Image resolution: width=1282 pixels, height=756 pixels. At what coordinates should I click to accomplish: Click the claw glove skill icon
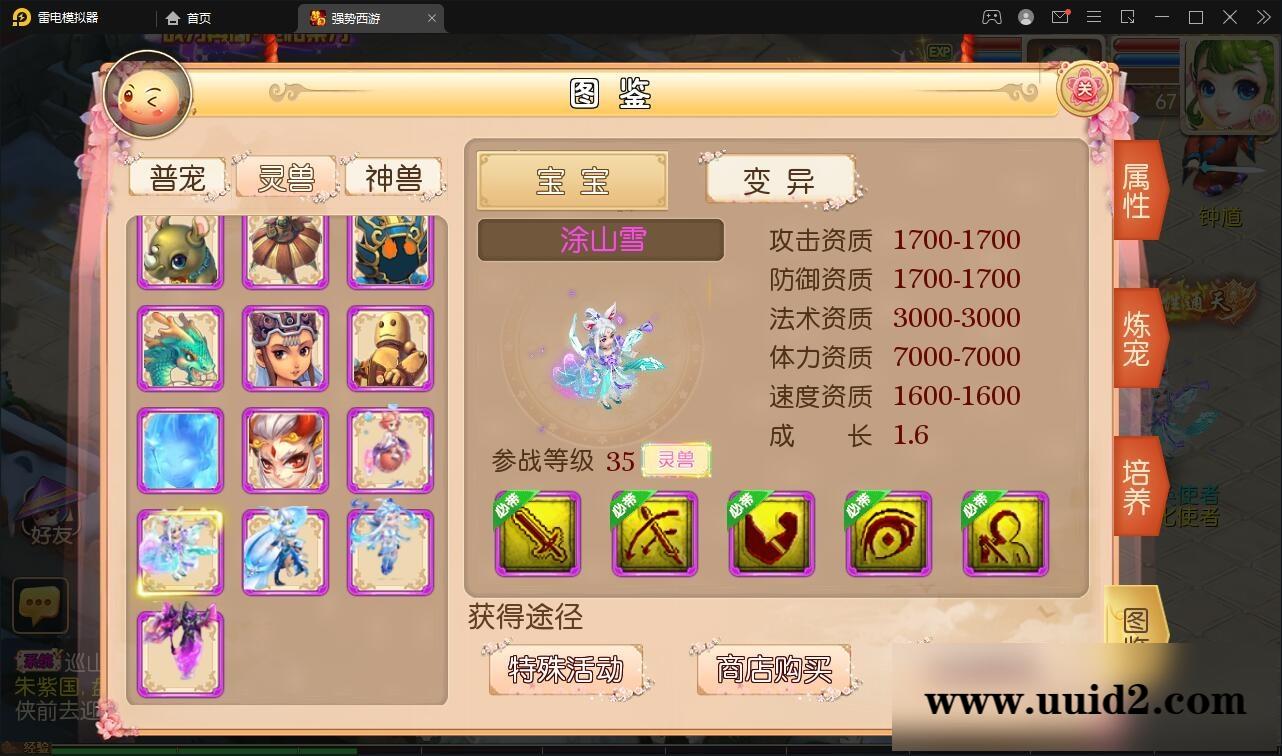pyautogui.click(x=771, y=535)
